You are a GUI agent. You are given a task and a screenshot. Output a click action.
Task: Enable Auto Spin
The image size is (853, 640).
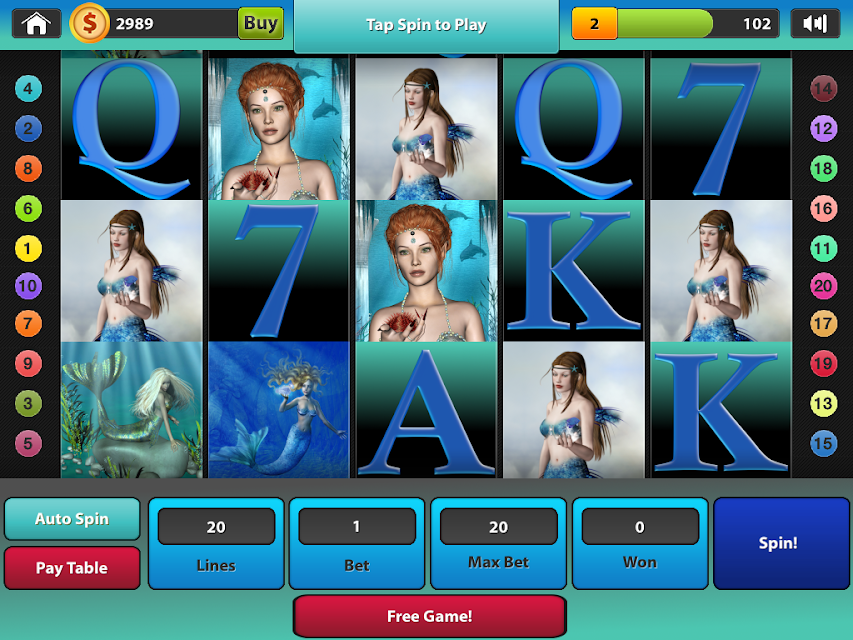click(x=72, y=519)
